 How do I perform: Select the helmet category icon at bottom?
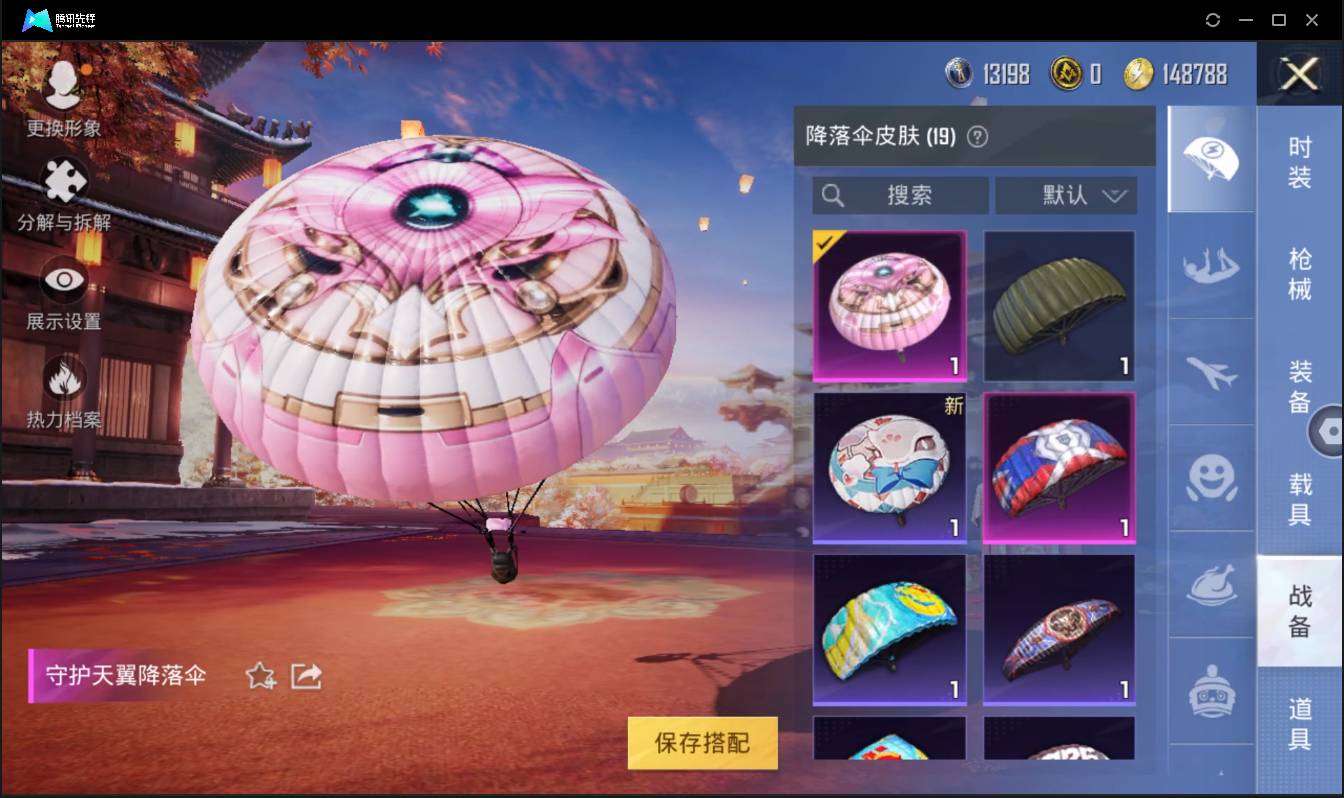click(x=1210, y=690)
